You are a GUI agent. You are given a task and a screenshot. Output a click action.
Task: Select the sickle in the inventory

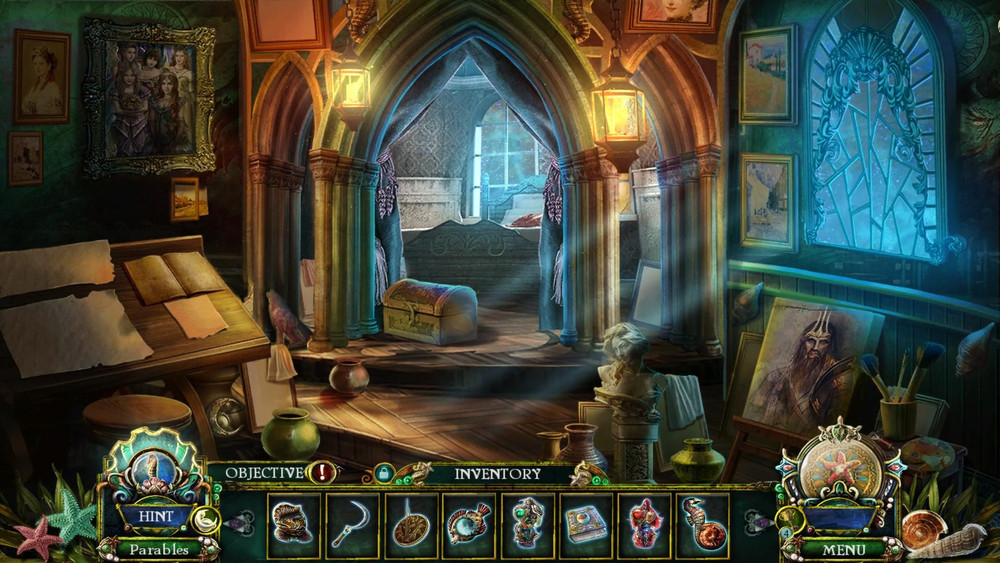pos(351,525)
